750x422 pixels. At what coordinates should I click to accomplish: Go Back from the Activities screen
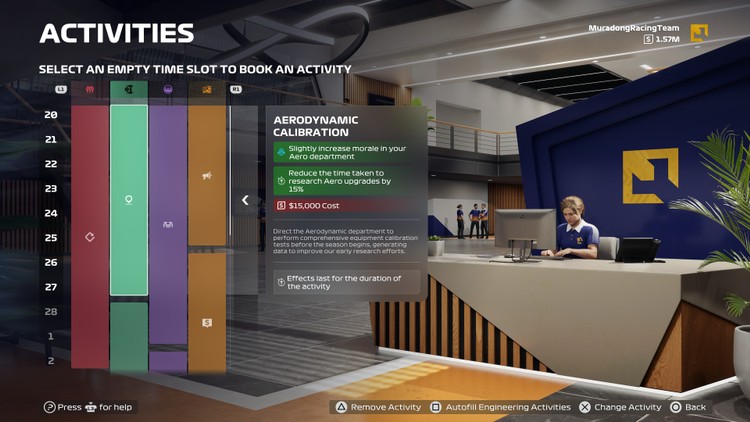tap(689, 408)
